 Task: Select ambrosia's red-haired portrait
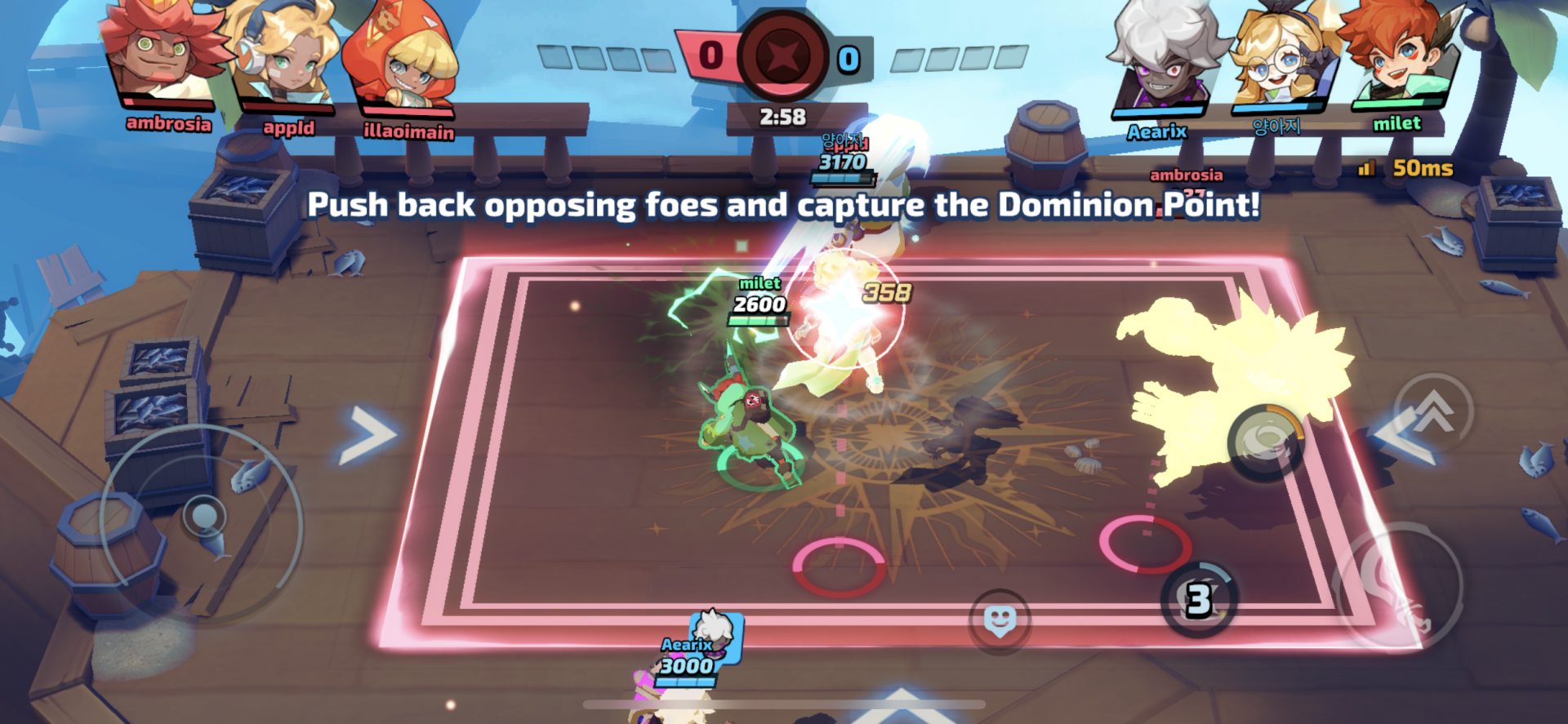tap(162, 56)
